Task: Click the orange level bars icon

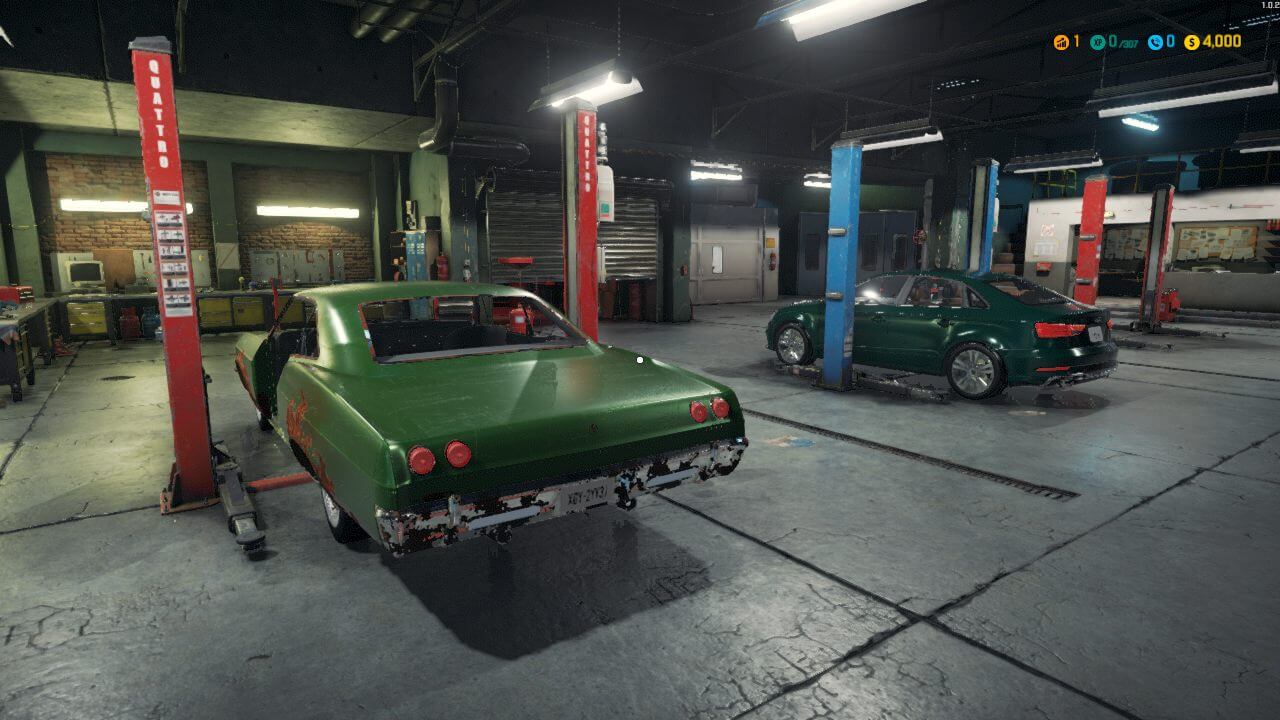Action: [1061, 42]
